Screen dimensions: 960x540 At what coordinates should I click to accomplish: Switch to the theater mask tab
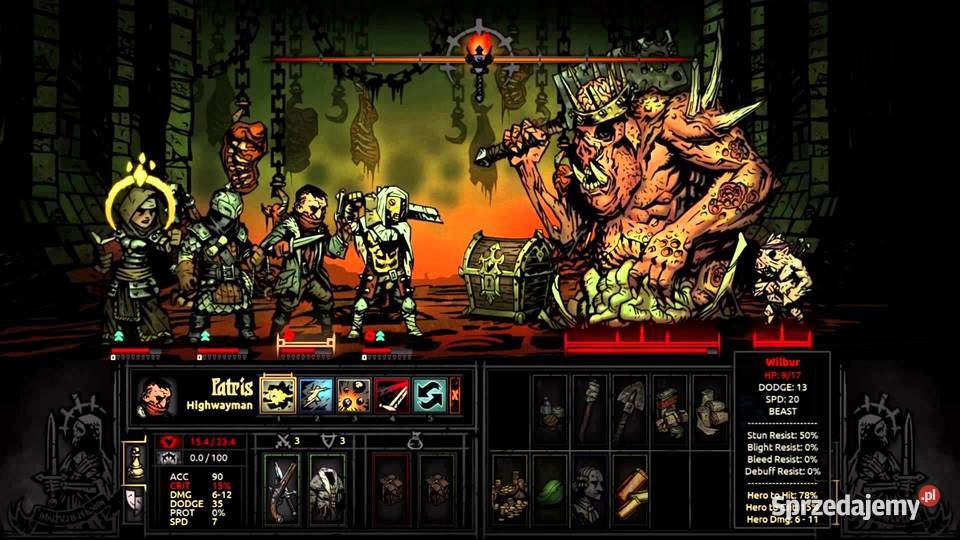tap(131, 500)
